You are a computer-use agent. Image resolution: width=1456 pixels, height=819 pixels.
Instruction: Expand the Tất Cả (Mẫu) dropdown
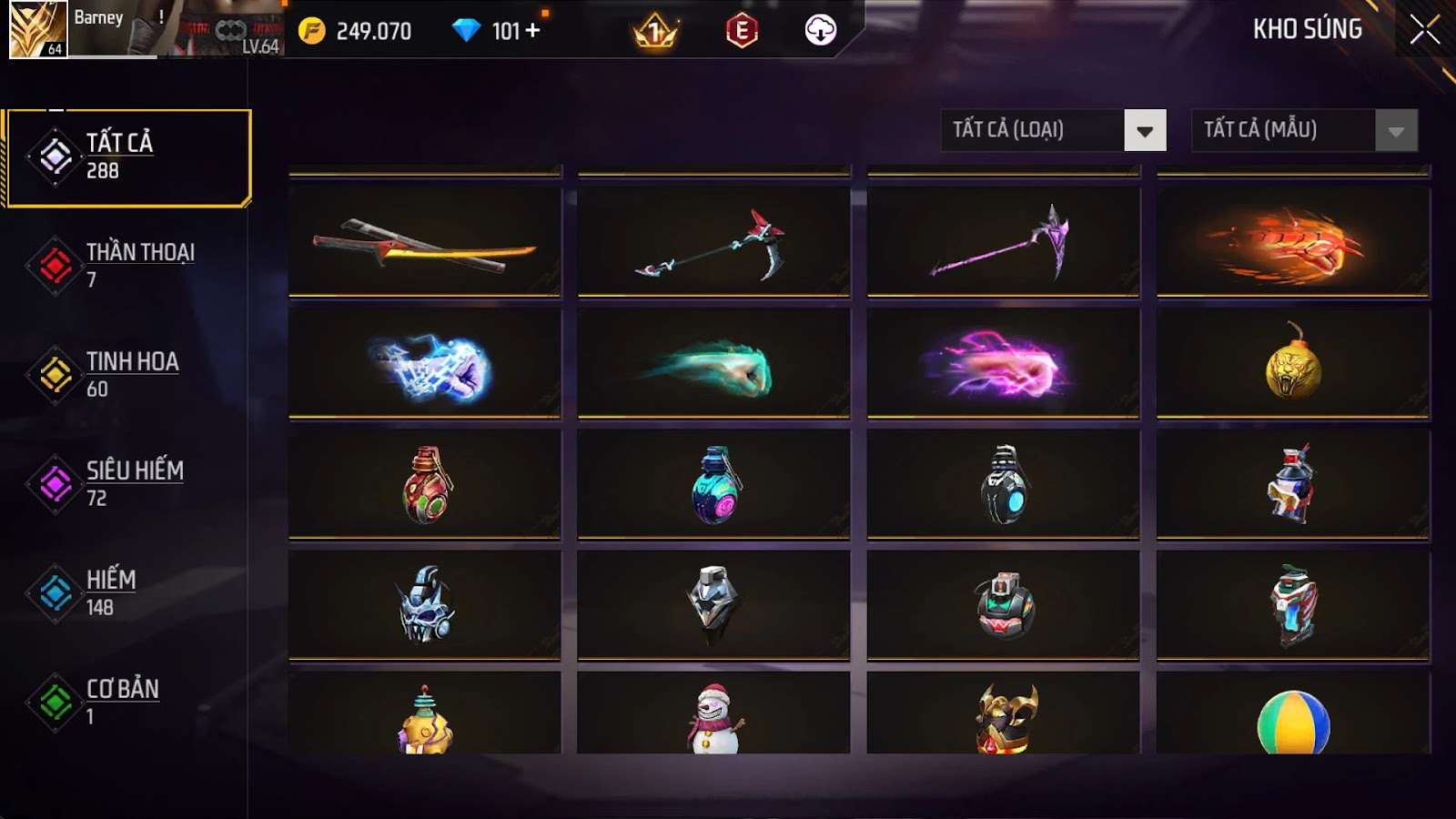[x=1396, y=131]
